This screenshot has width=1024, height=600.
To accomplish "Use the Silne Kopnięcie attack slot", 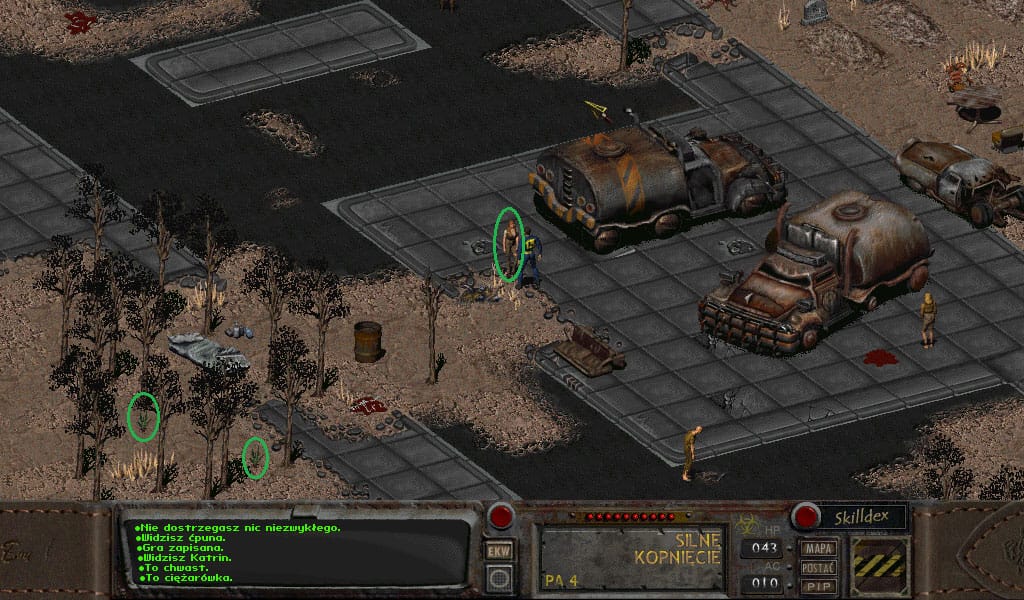I will (631, 556).
